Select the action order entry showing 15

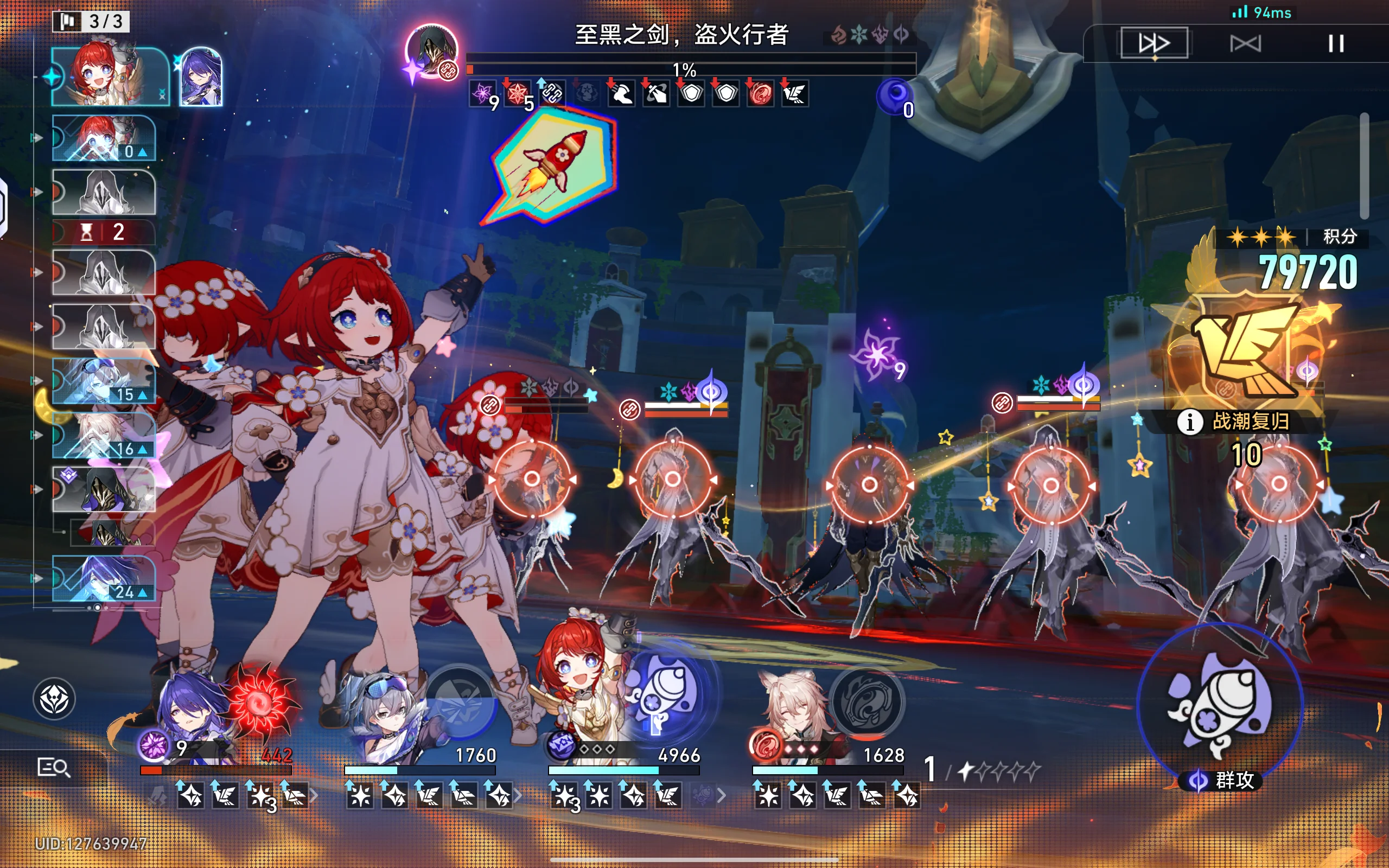[x=104, y=381]
